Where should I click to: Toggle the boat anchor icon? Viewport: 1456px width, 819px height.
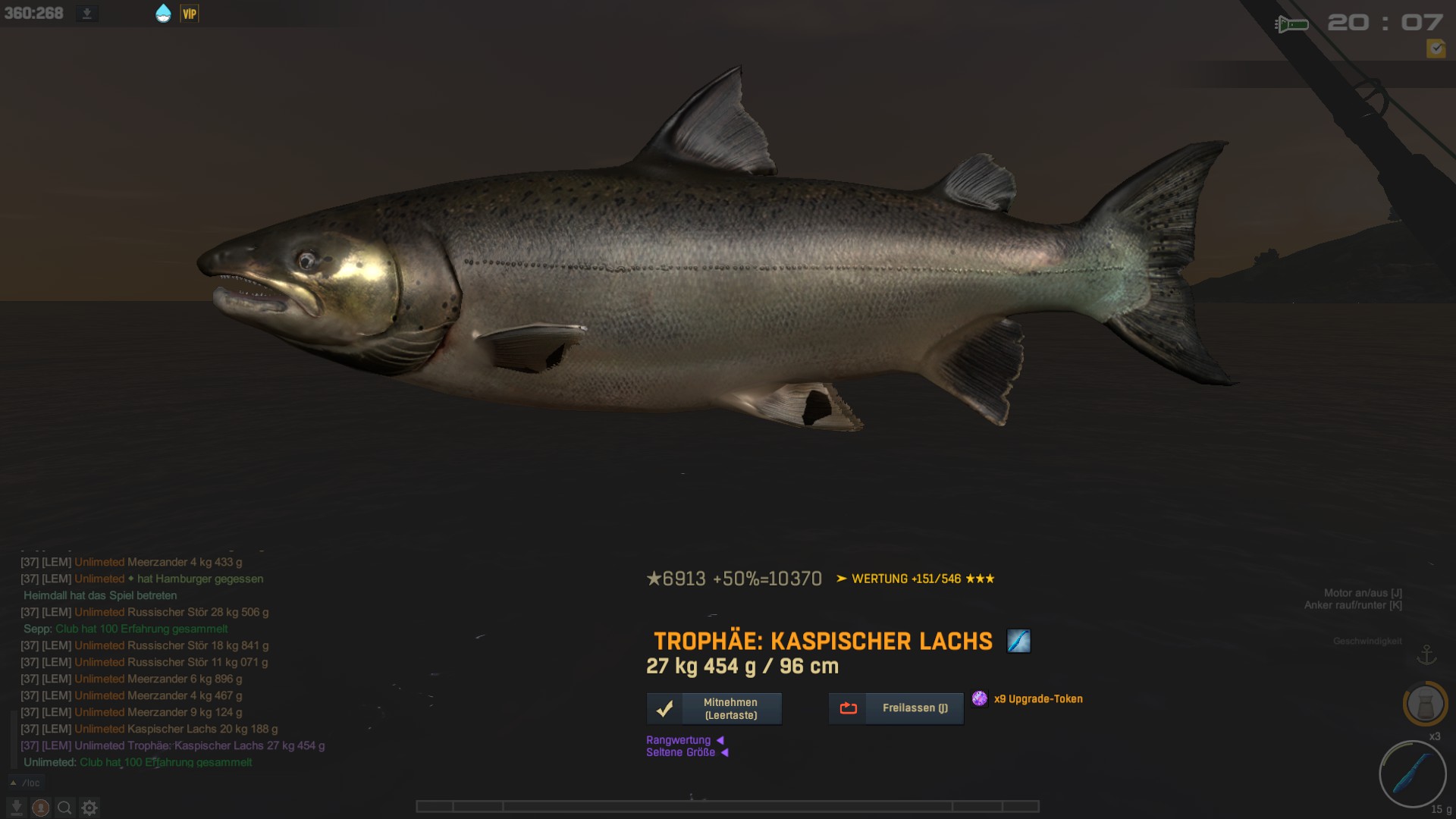click(x=1426, y=654)
